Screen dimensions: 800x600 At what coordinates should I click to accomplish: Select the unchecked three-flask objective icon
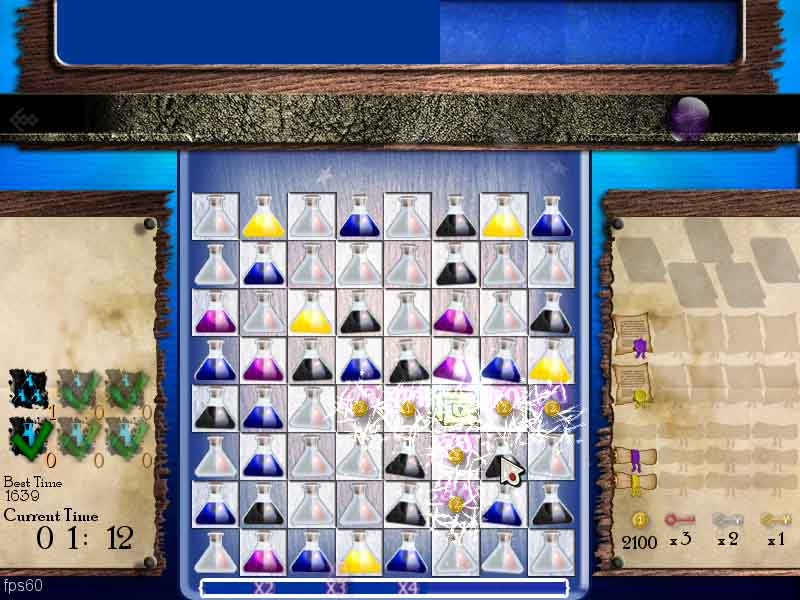[x=29, y=388]
